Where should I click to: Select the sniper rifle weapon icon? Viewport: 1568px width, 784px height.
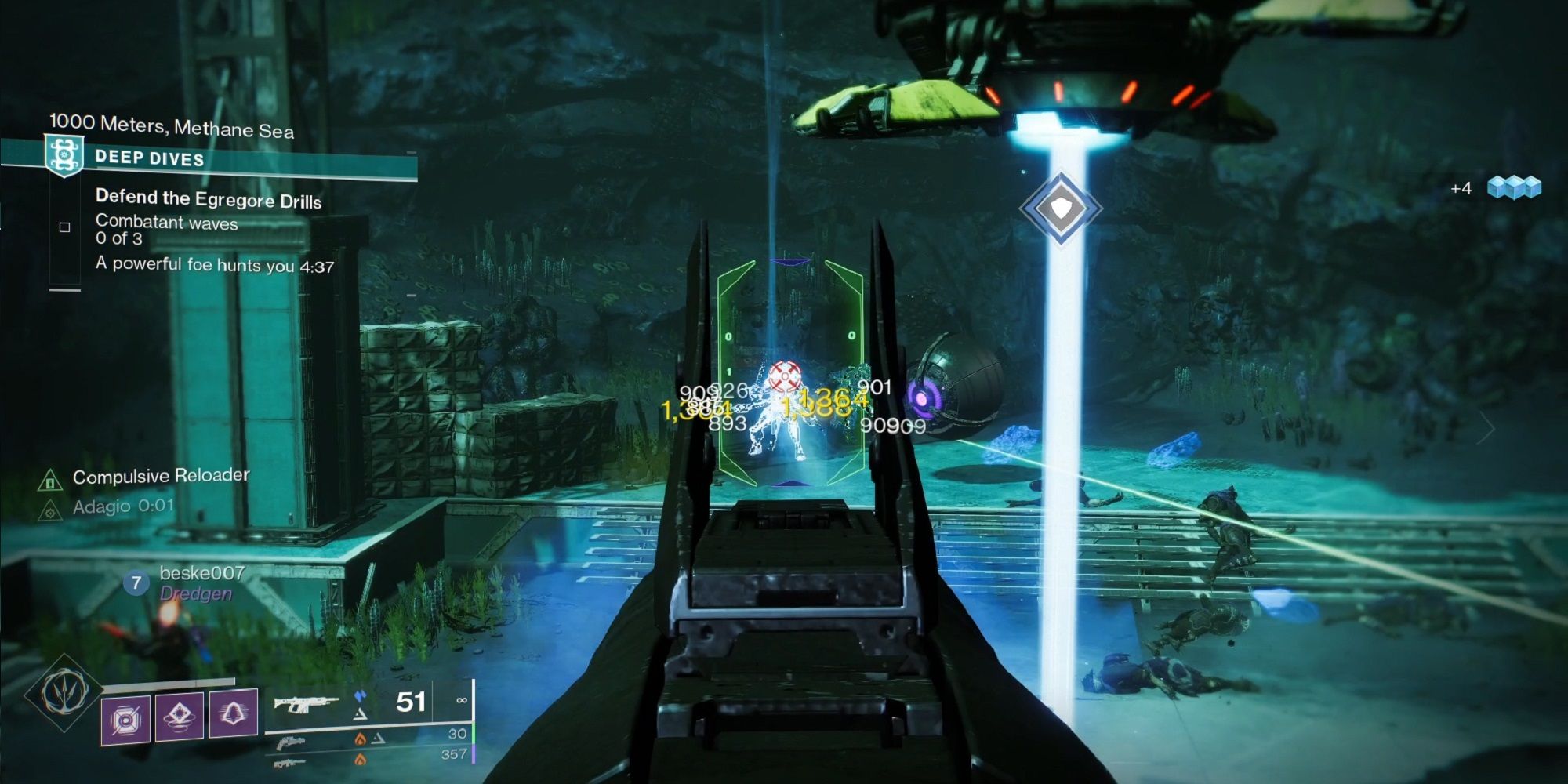[x=291, y=762]
